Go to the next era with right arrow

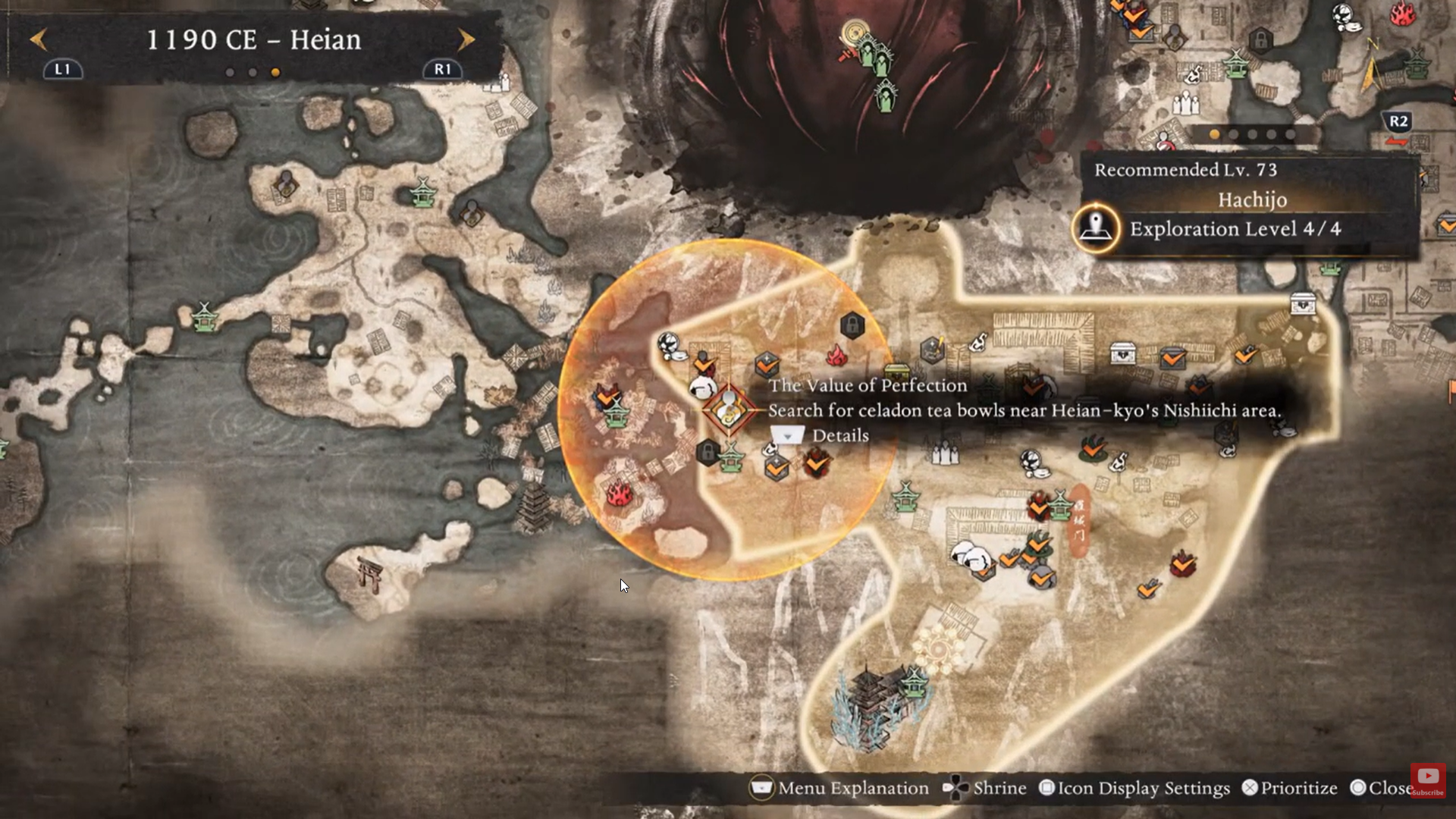[466, 39]
